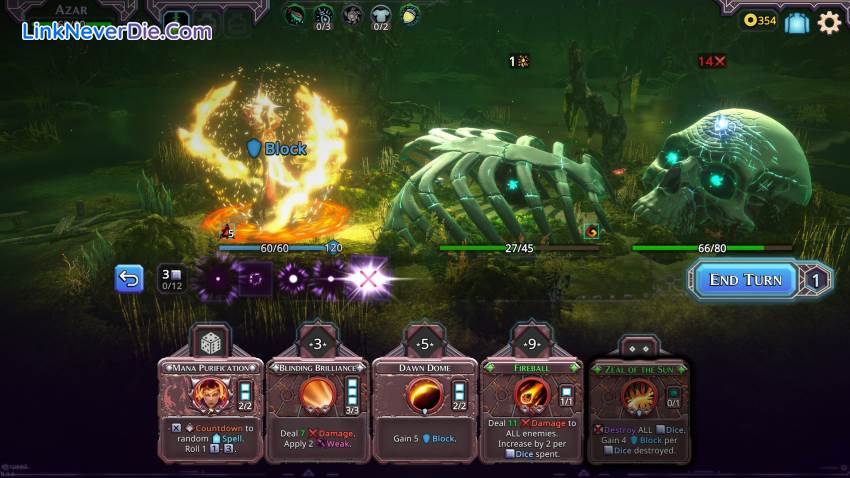Viewport: 850px width, 478px height.
Task: Inspect the yellow orb relic icon
Action: 409,15
